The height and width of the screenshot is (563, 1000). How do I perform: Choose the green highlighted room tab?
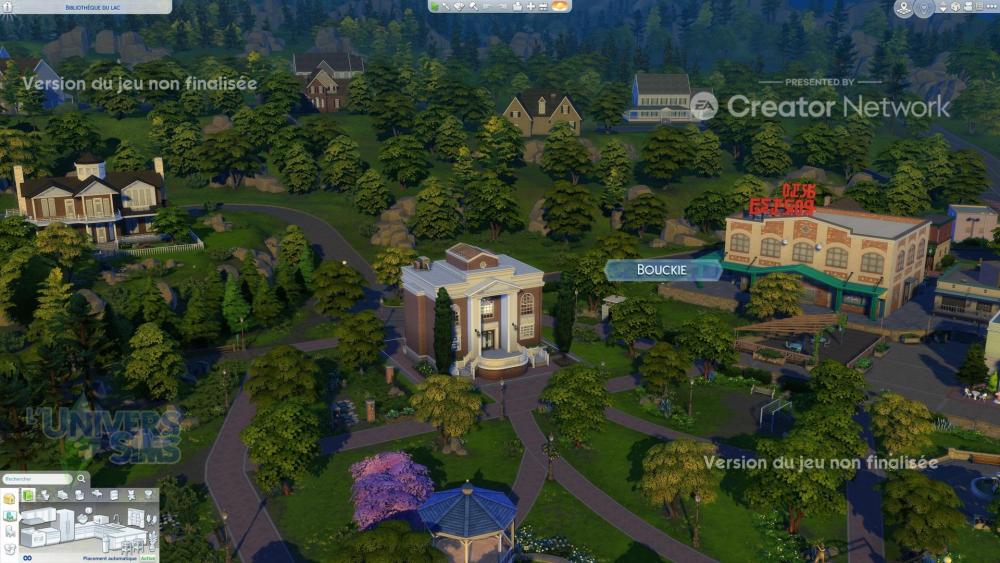point(29,495)
